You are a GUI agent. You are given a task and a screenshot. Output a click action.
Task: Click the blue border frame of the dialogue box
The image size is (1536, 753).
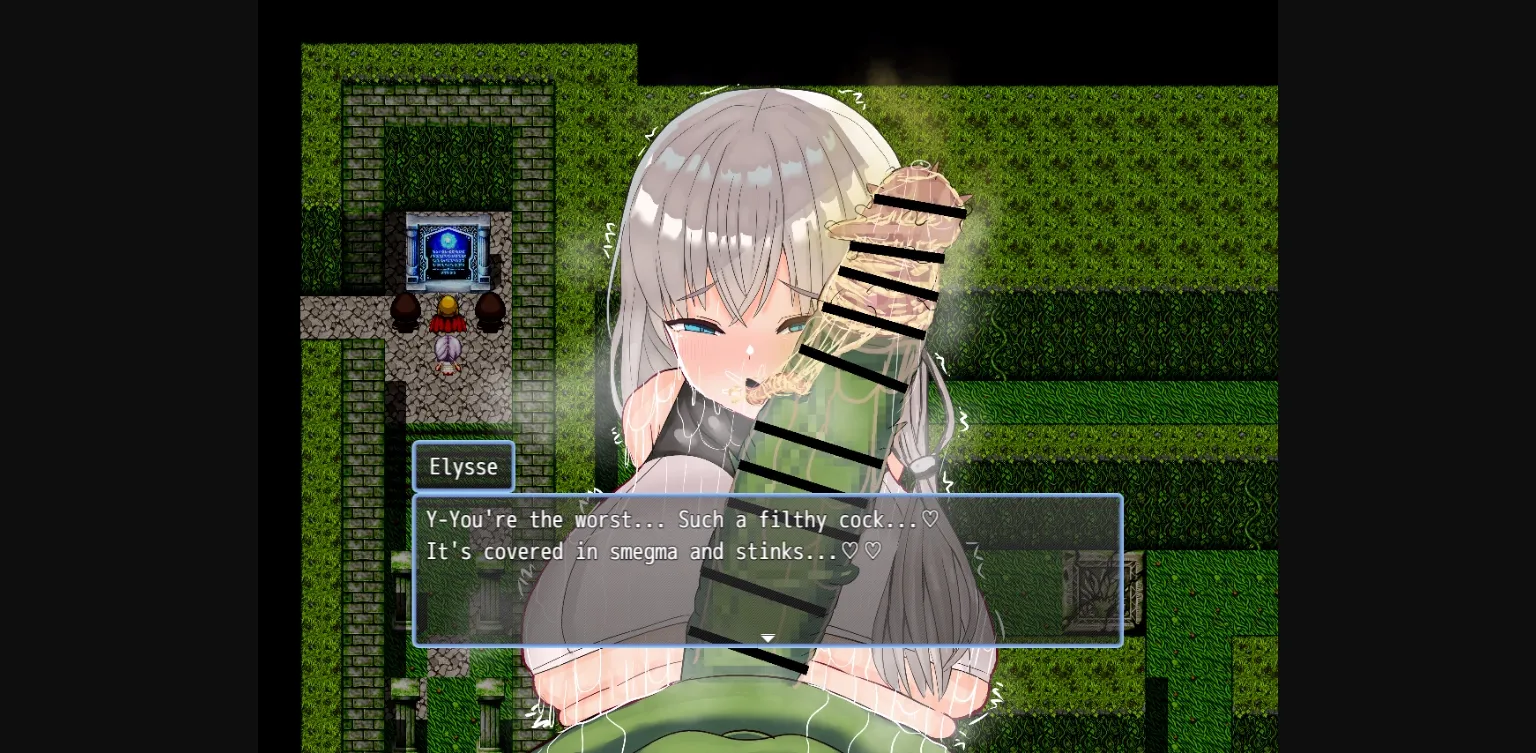tap(415, 570)
